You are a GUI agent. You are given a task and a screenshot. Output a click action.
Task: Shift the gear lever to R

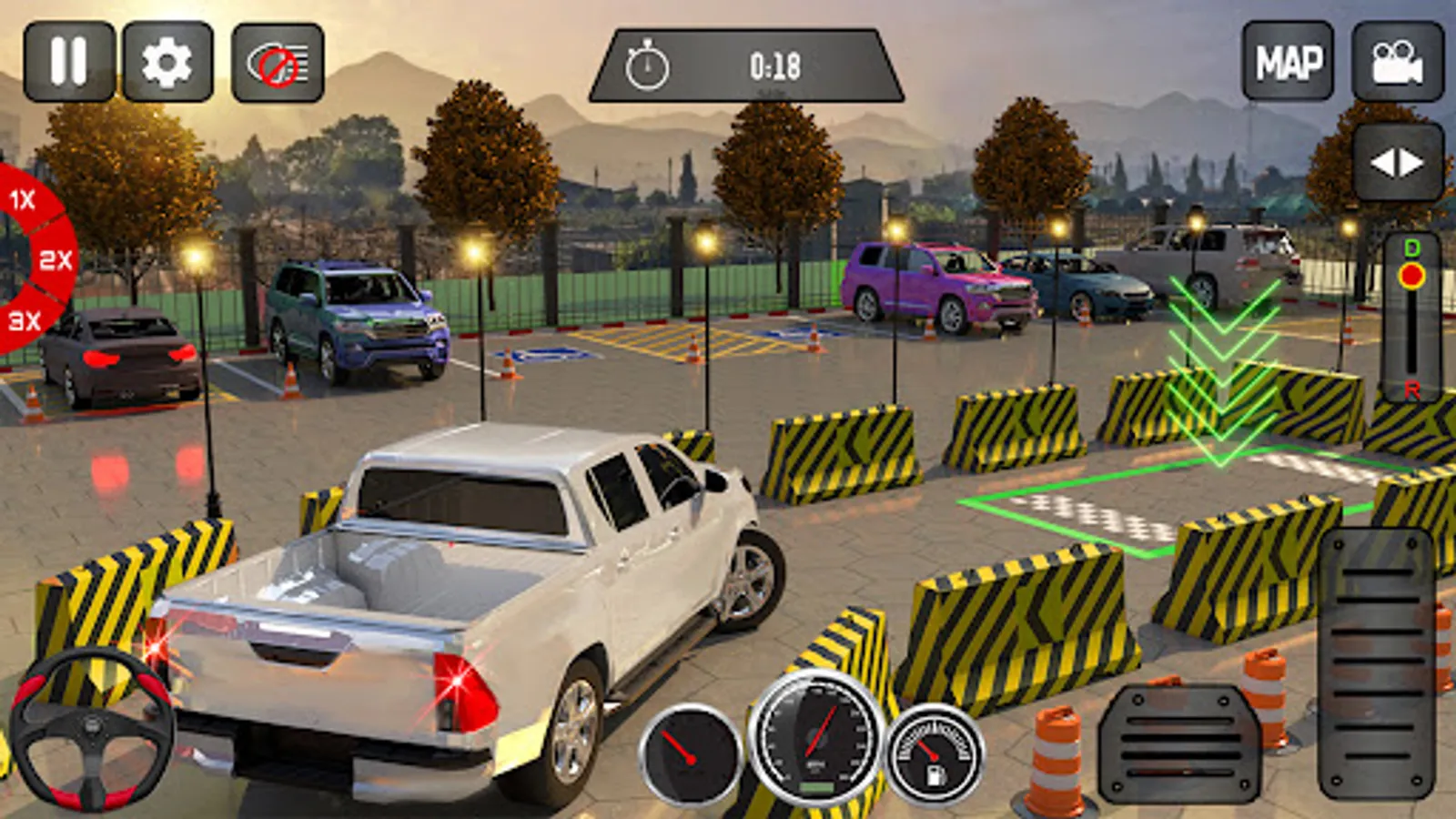click(x=1411, y=389)
